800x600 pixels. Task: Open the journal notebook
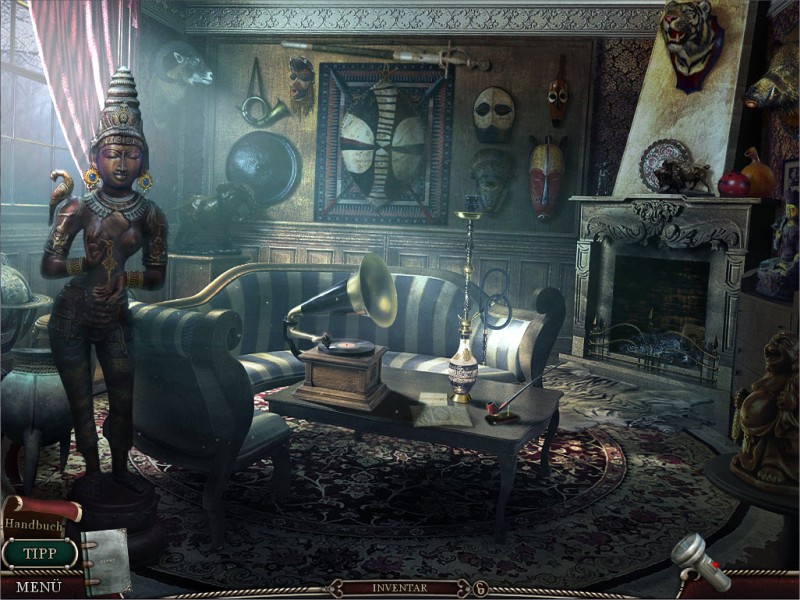pos(105,560)
